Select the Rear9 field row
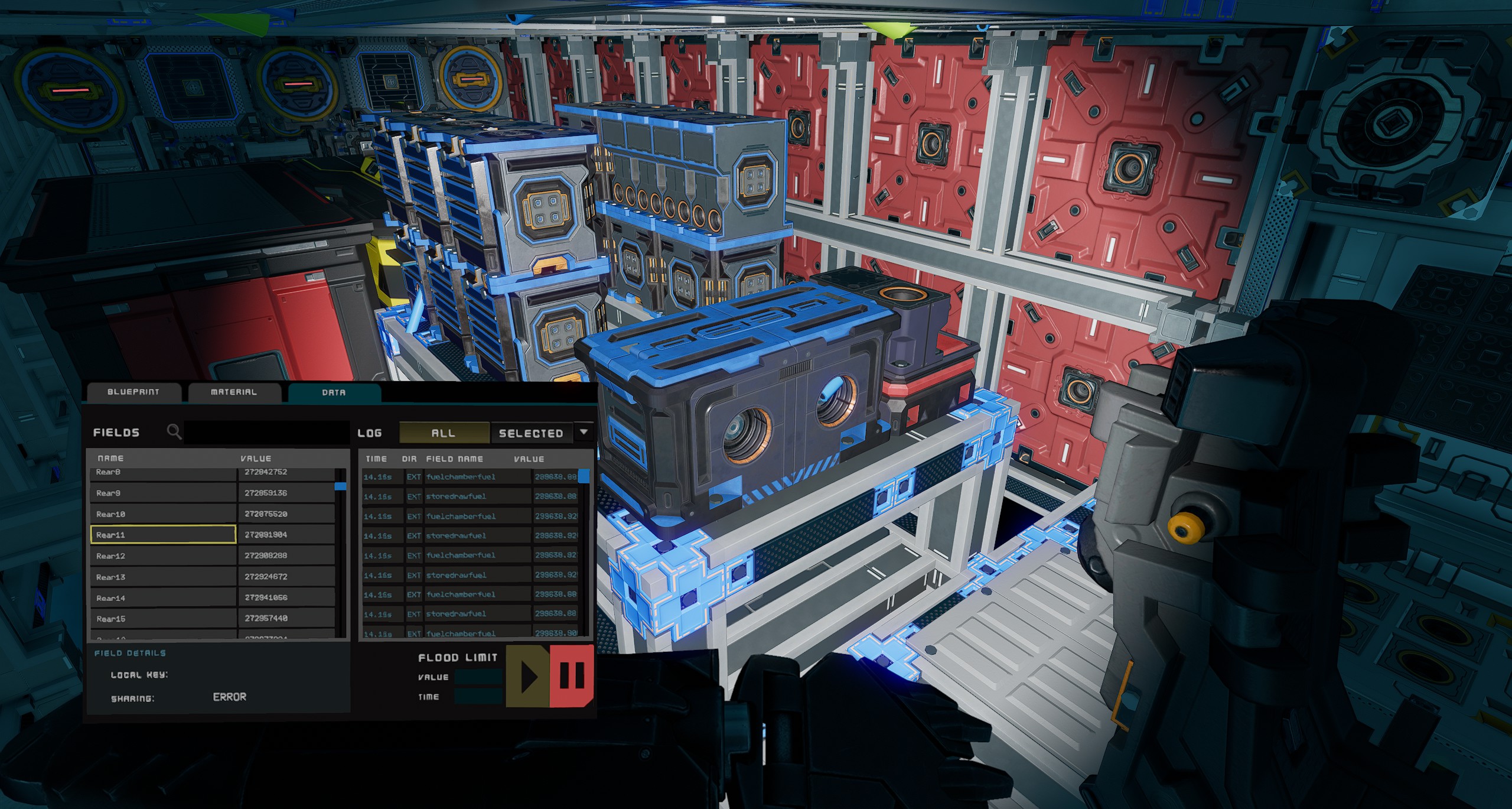Screen dimensions: 1512x809 pos(163,493)
